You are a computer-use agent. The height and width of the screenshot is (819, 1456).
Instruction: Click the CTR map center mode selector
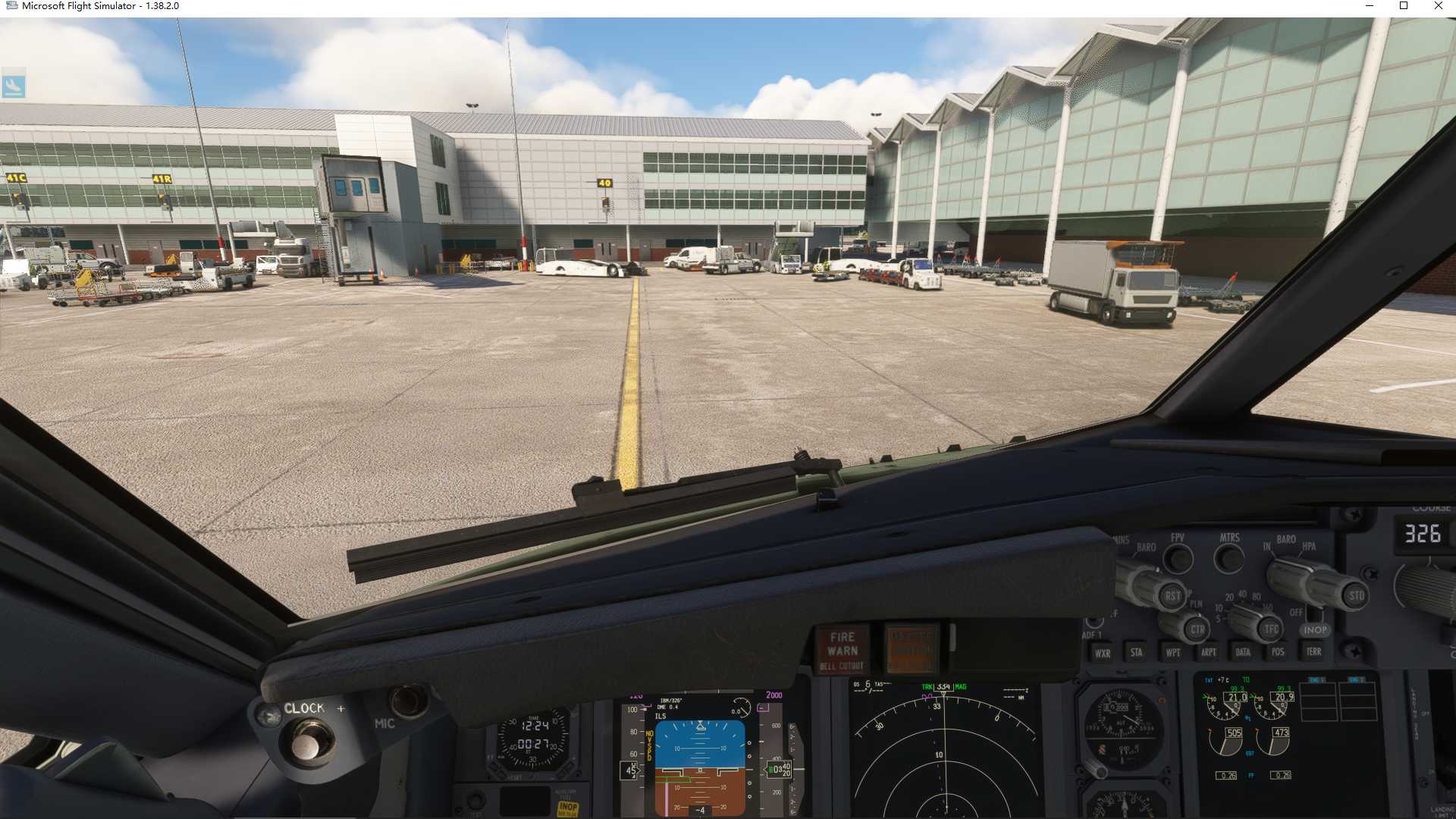tap(1196, 629)
